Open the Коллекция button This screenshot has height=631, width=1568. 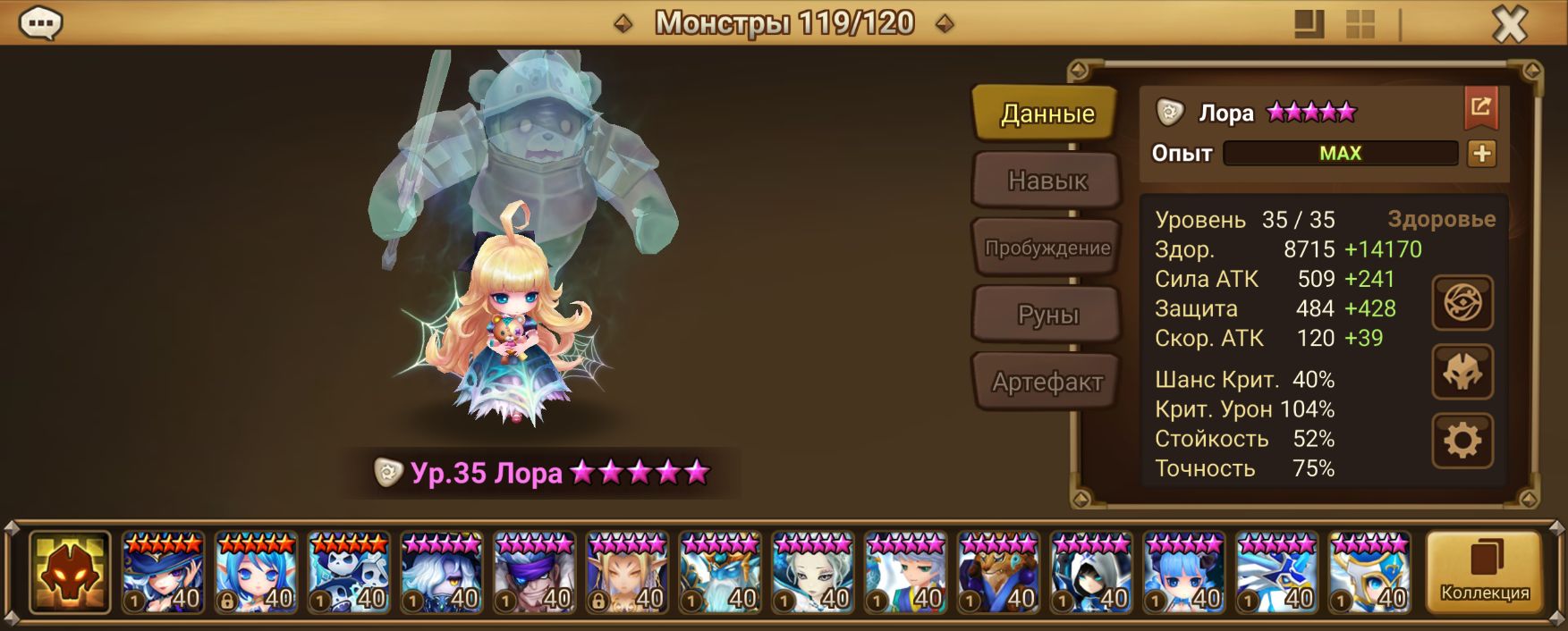[1484, 573]
